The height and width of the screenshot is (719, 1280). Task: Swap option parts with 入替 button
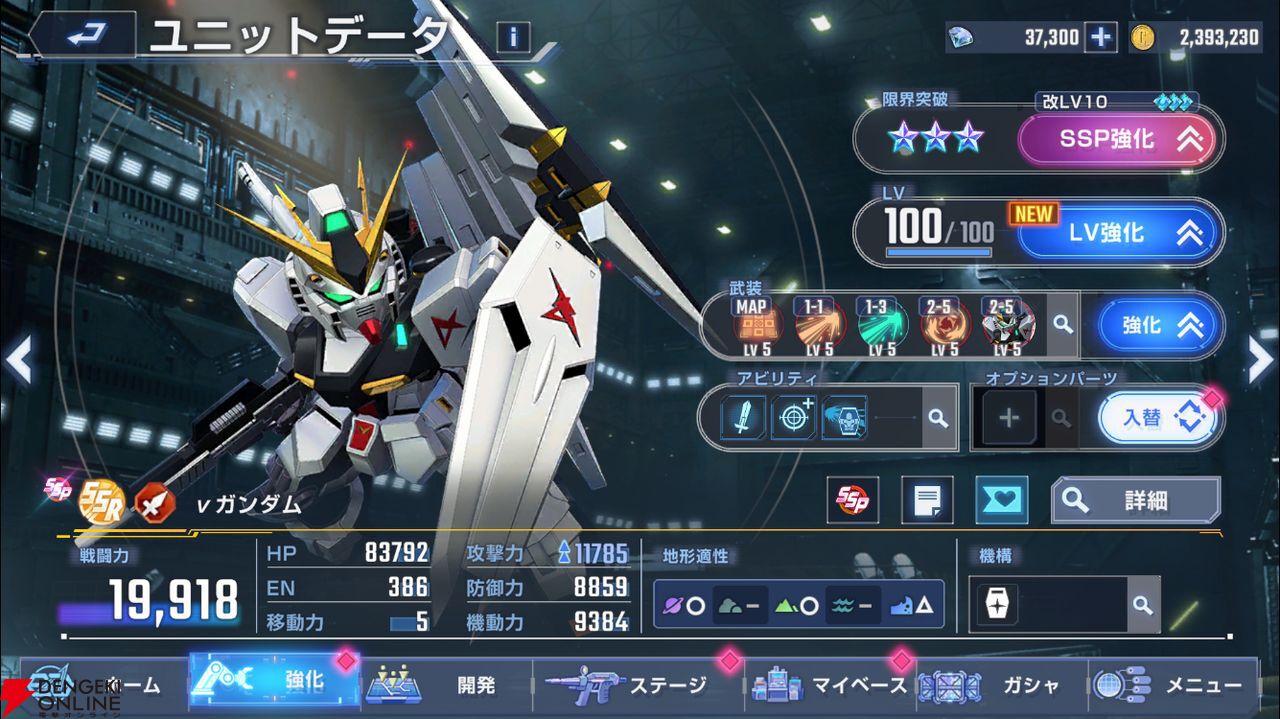[1158, 417]
